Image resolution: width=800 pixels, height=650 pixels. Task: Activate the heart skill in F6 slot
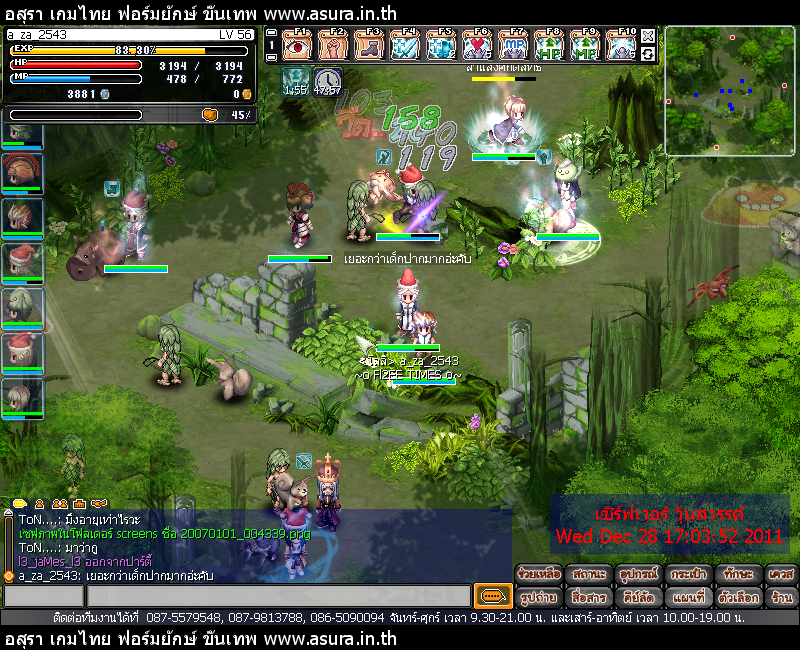point(477,46)
